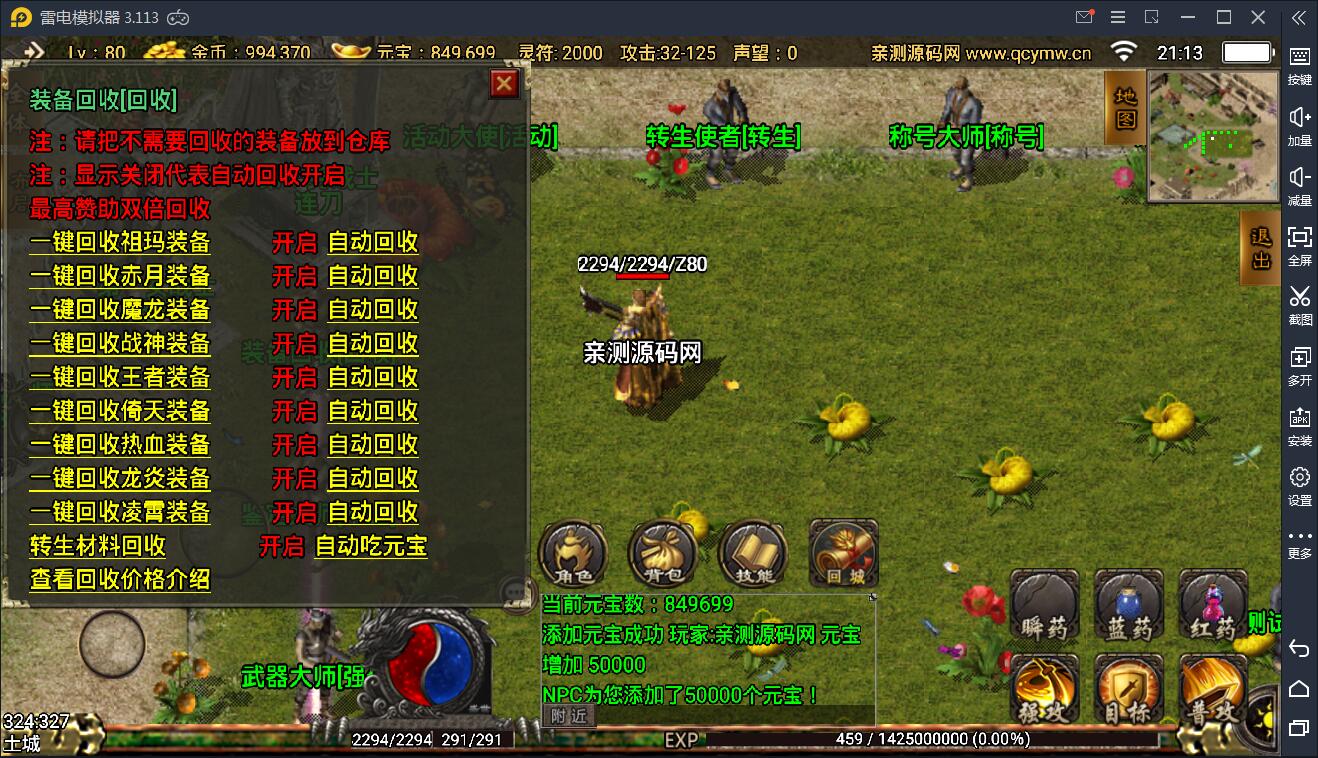Click the 退出 exit button

tap(1260, 248)
